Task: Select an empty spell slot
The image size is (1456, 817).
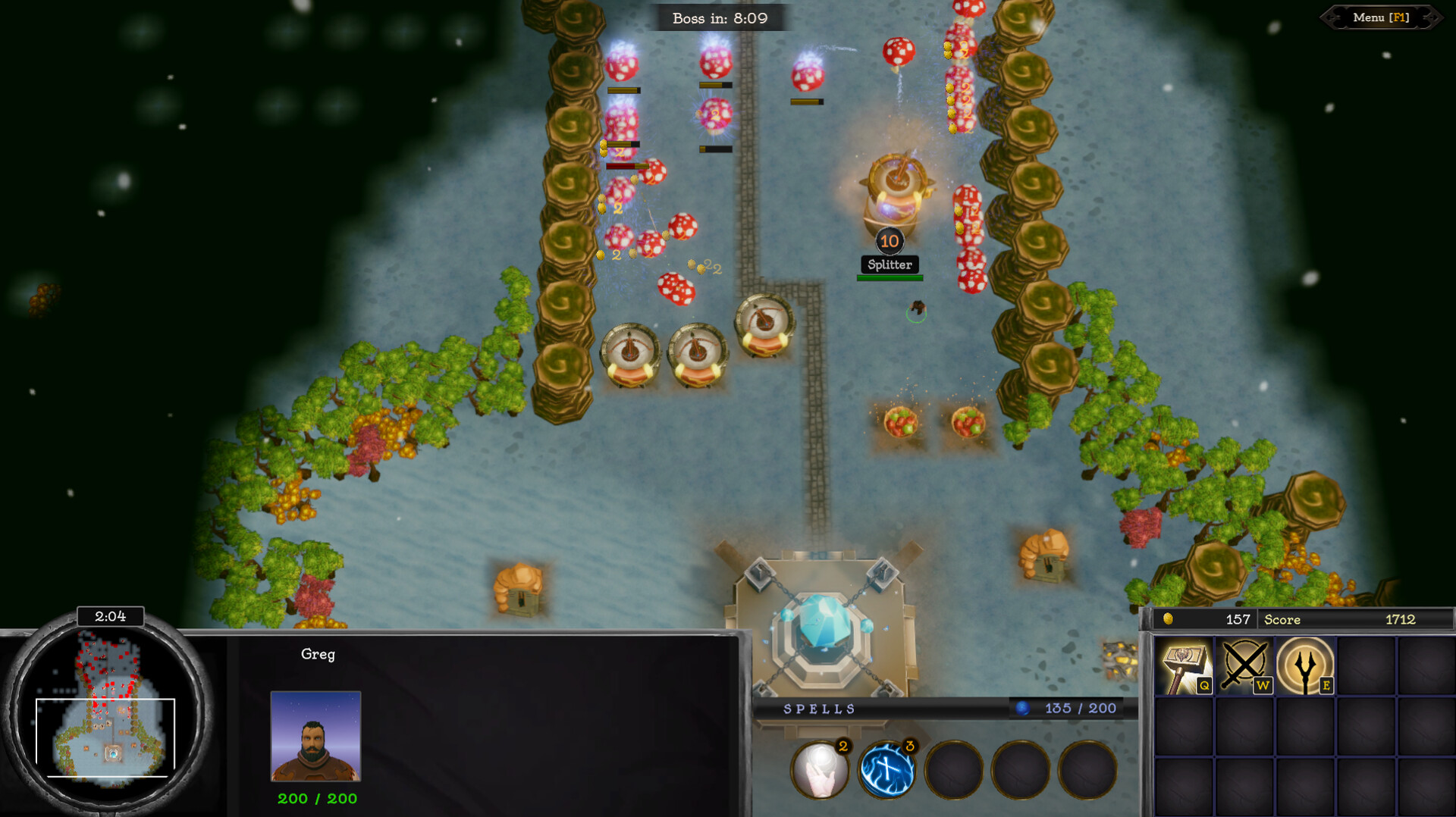Action: (954, 769)
